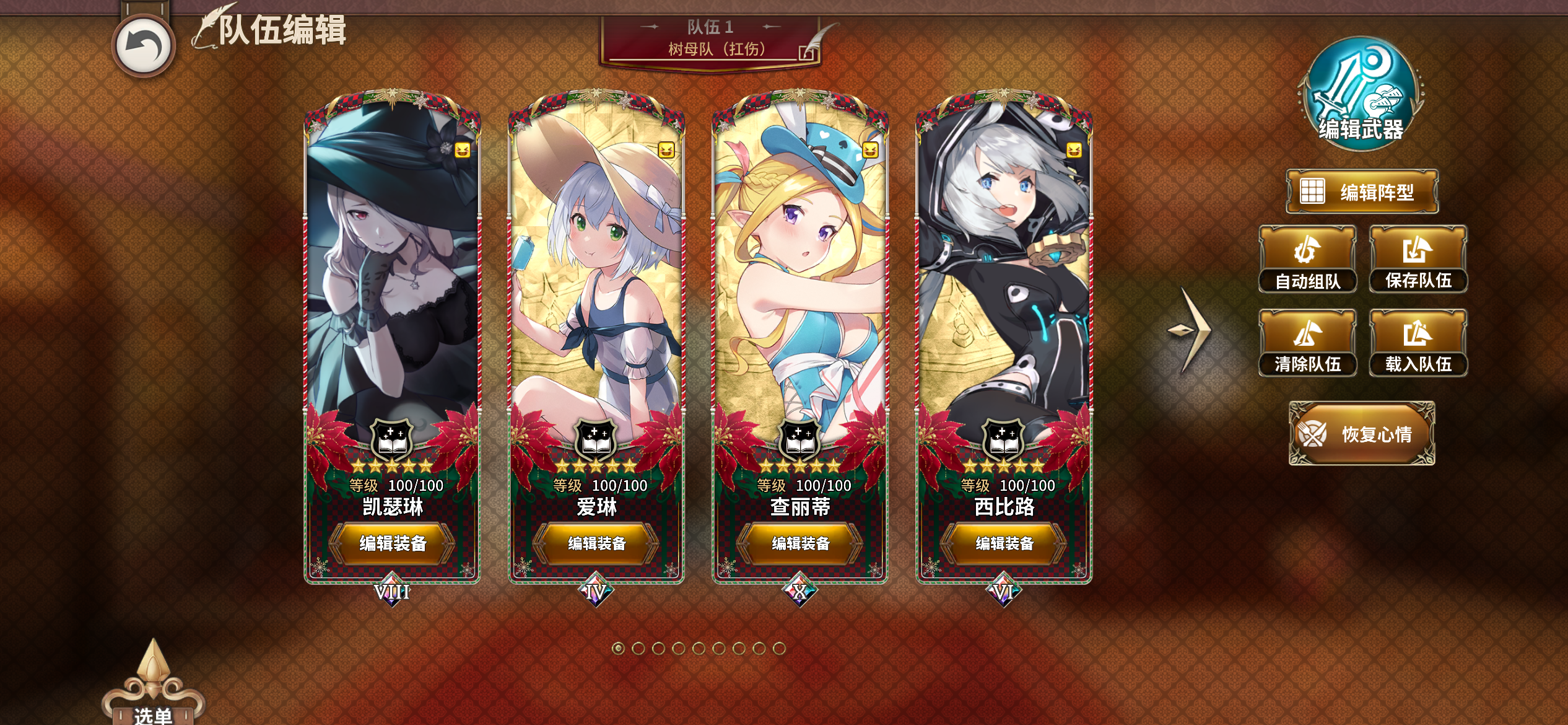Image resolution: width=1568 pixels, height=725 pixels.
Task: Toggle 查丽蒂's mood smiley indicator
Action: [872, 149]
